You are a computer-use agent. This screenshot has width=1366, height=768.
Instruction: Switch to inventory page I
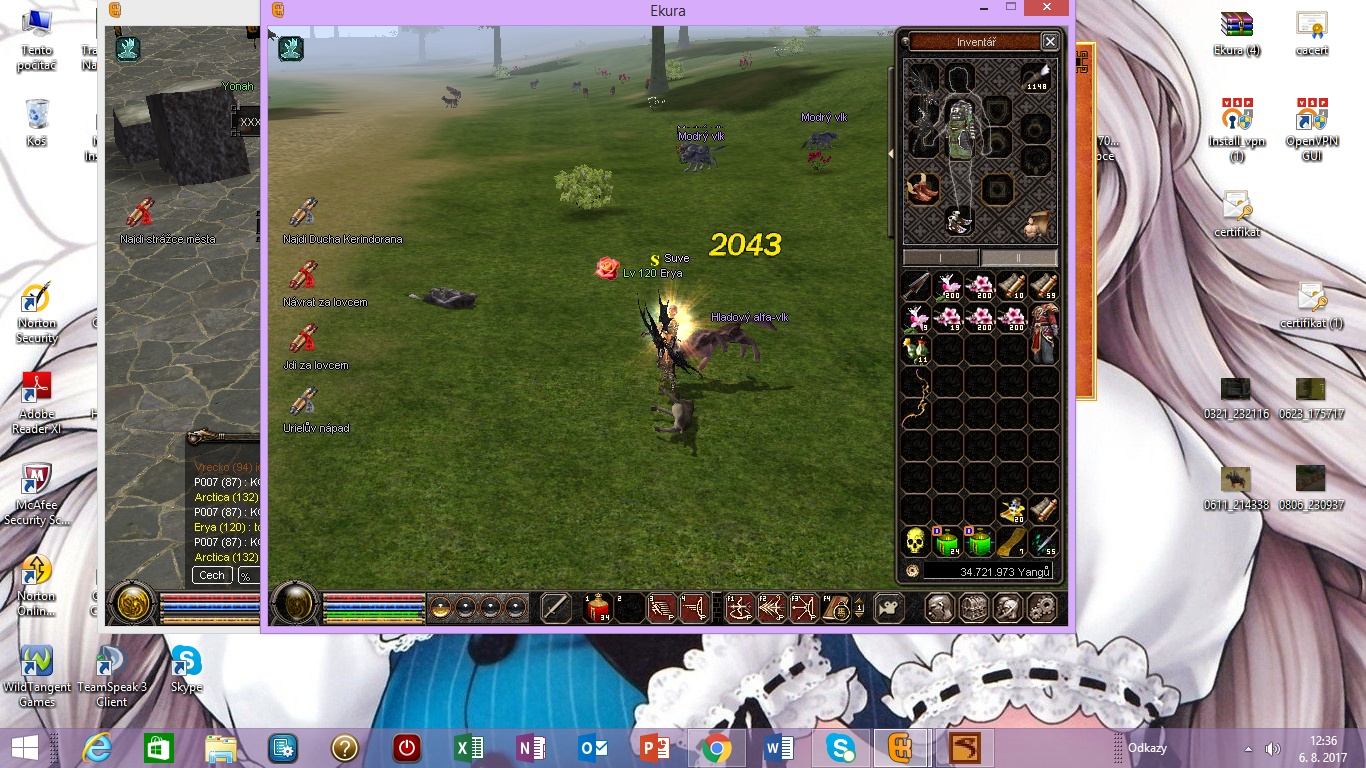[x=941, y=258]
